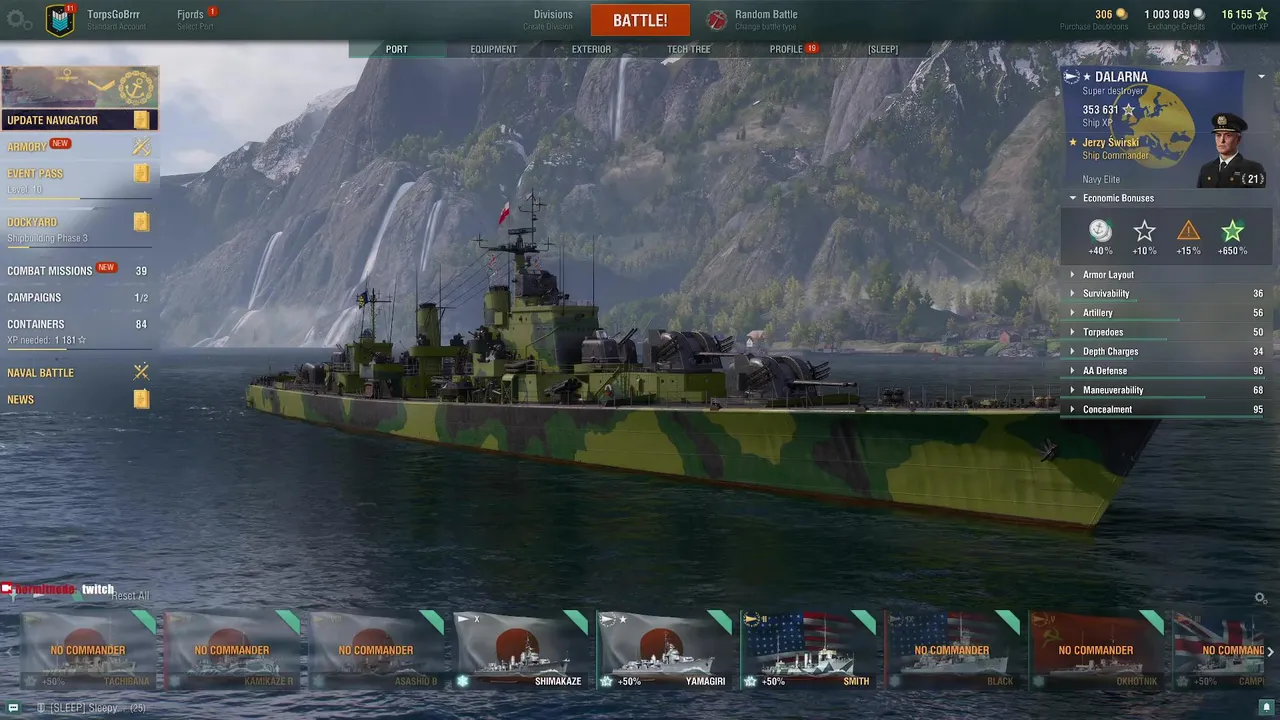The width and height of the screenshot is (1280, 720).
Task: Open the Equipment tab
Action: (493, 49)
